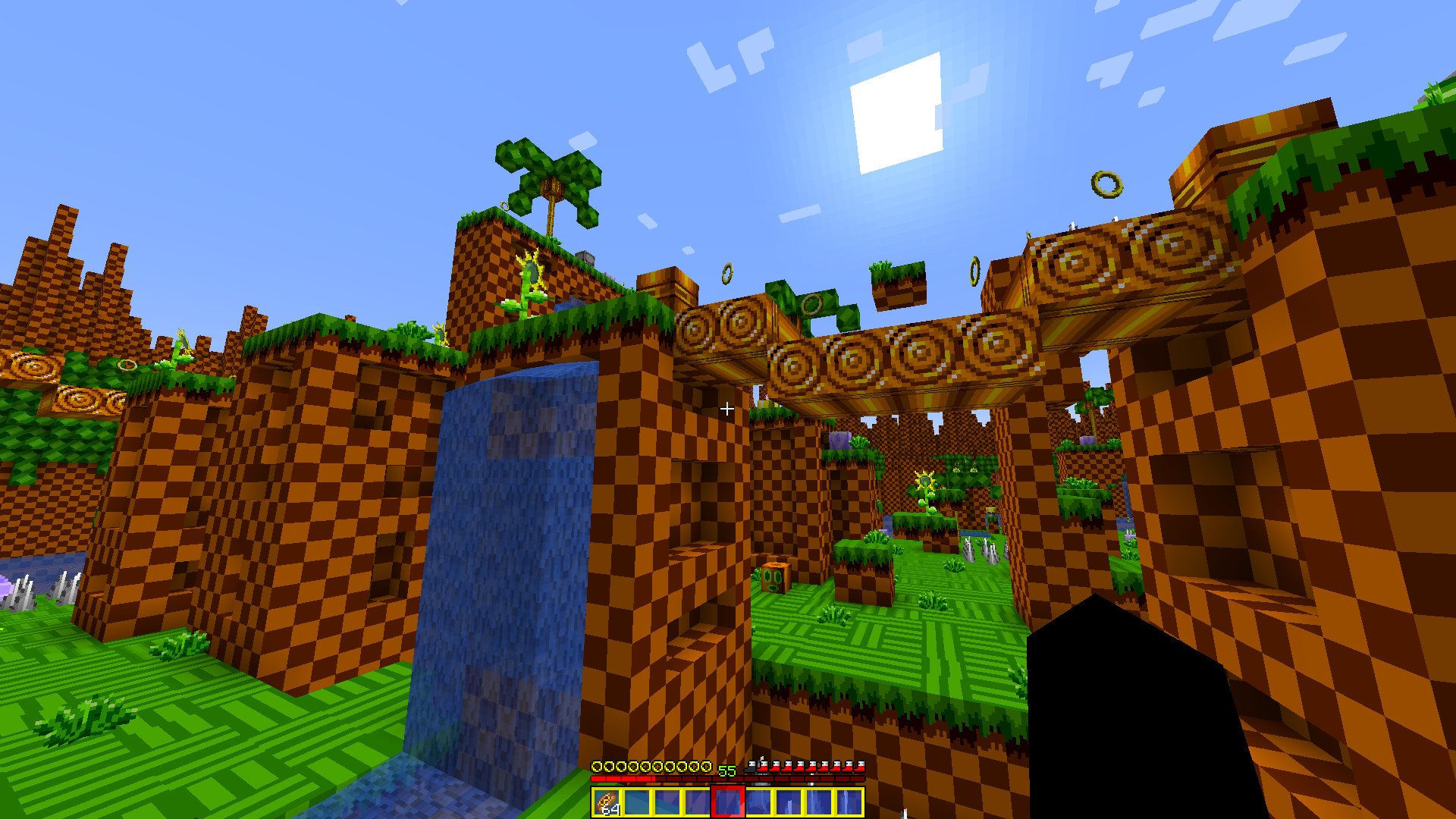1456x819 pixels.
Task: Click the leftmost golden ring hunger icon
Action: point(597,767)
